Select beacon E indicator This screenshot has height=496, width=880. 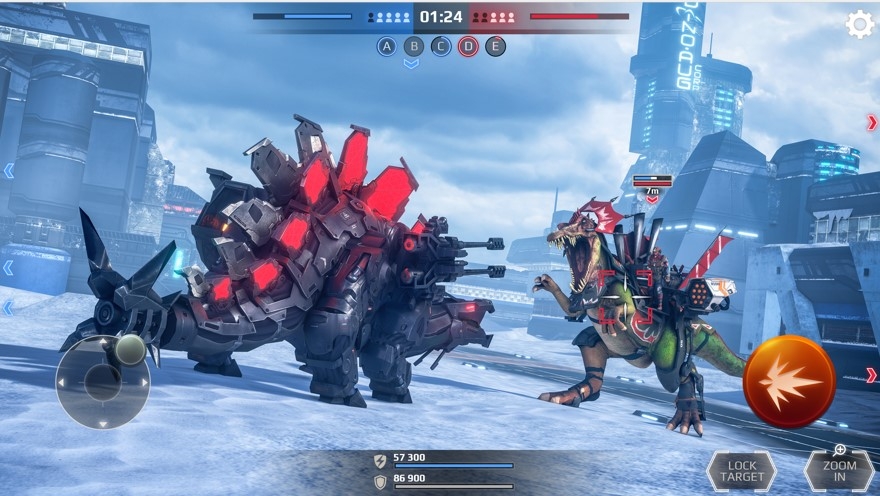495,46
